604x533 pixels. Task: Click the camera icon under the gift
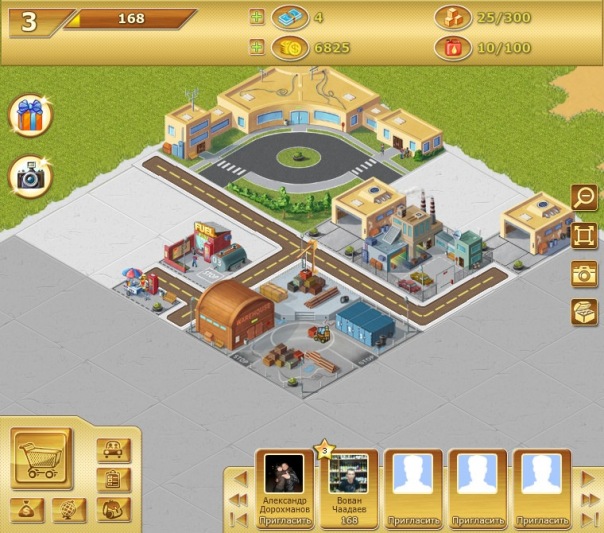click(x=30, y=177)
